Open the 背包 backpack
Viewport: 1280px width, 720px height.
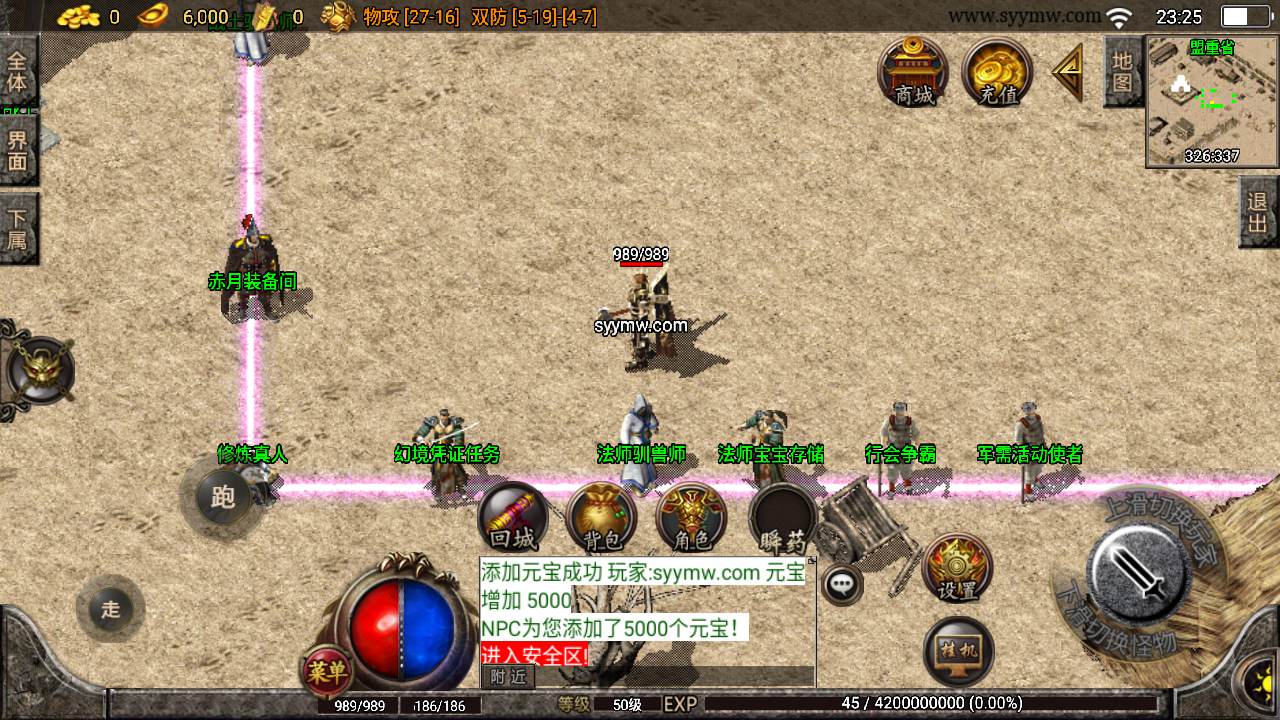pos(601,518)
